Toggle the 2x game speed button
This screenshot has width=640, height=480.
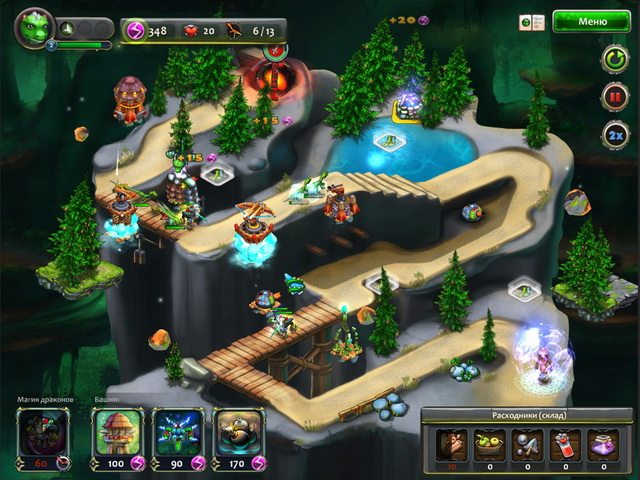pos(613,134)
